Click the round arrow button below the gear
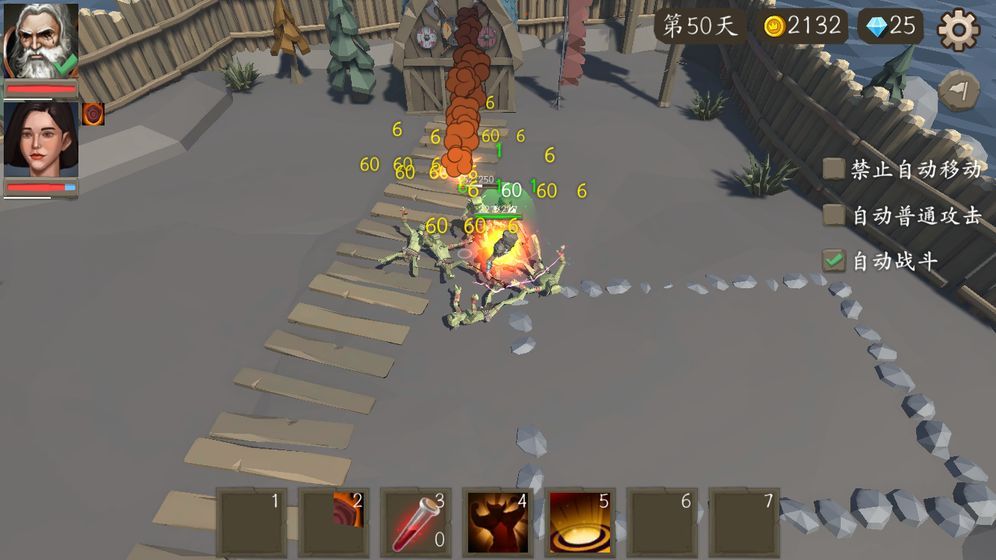 pyautogui.click(x=959, y=91)
